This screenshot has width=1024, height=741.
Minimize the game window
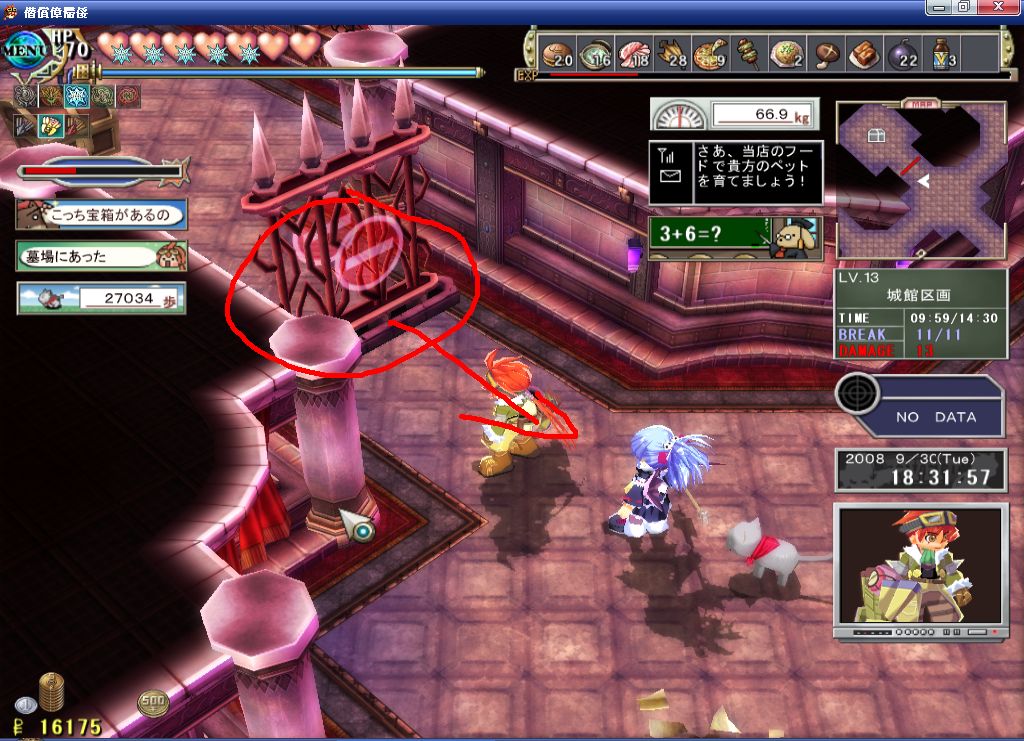pos(937,7)
